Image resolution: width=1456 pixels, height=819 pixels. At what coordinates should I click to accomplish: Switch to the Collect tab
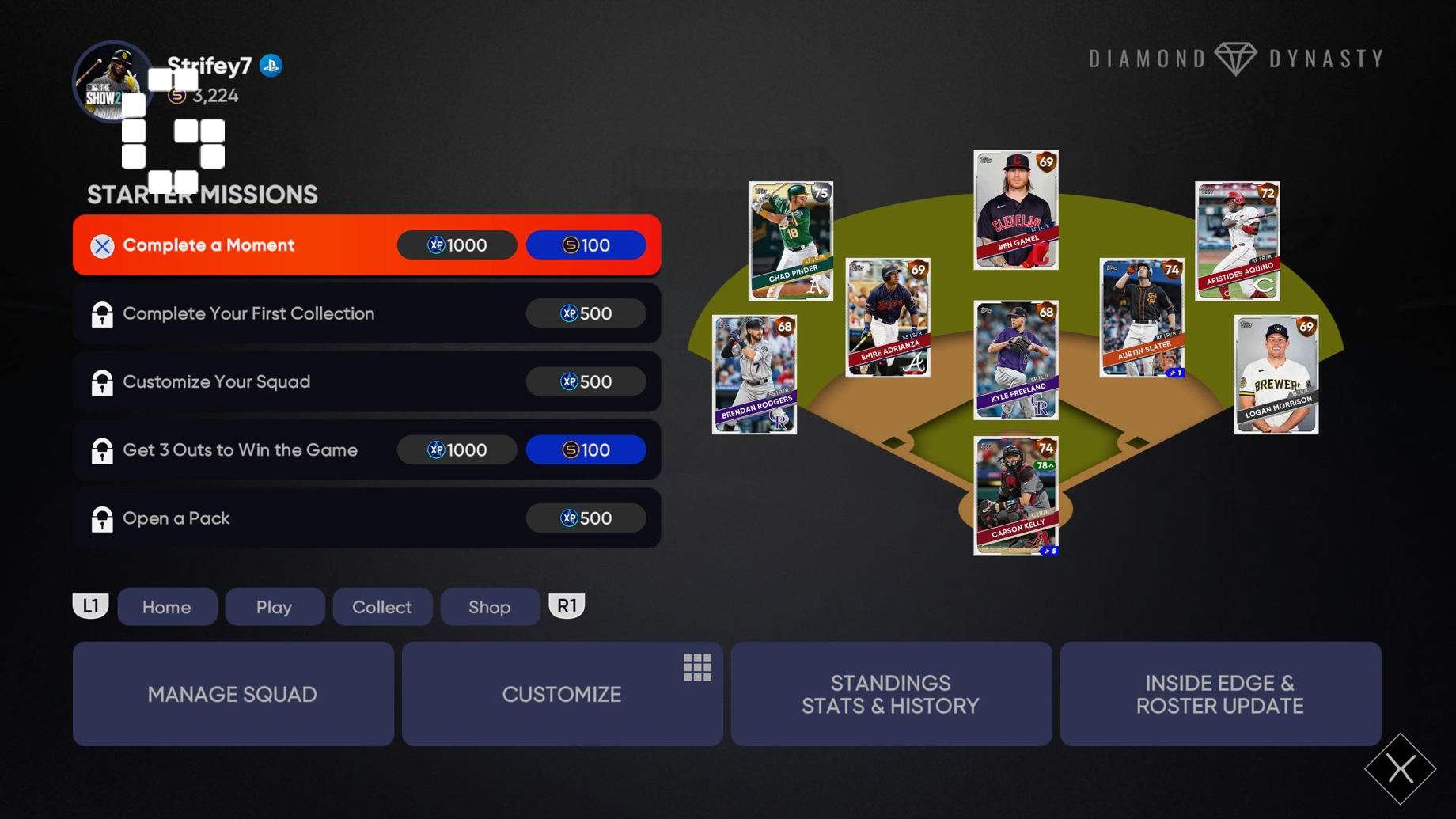pyautogui.click(x=382, y=607)
